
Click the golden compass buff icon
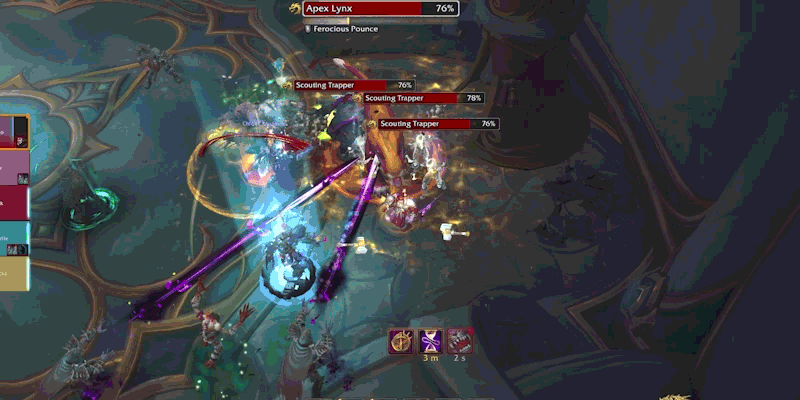pyautogui.click(x=401, y=341)
